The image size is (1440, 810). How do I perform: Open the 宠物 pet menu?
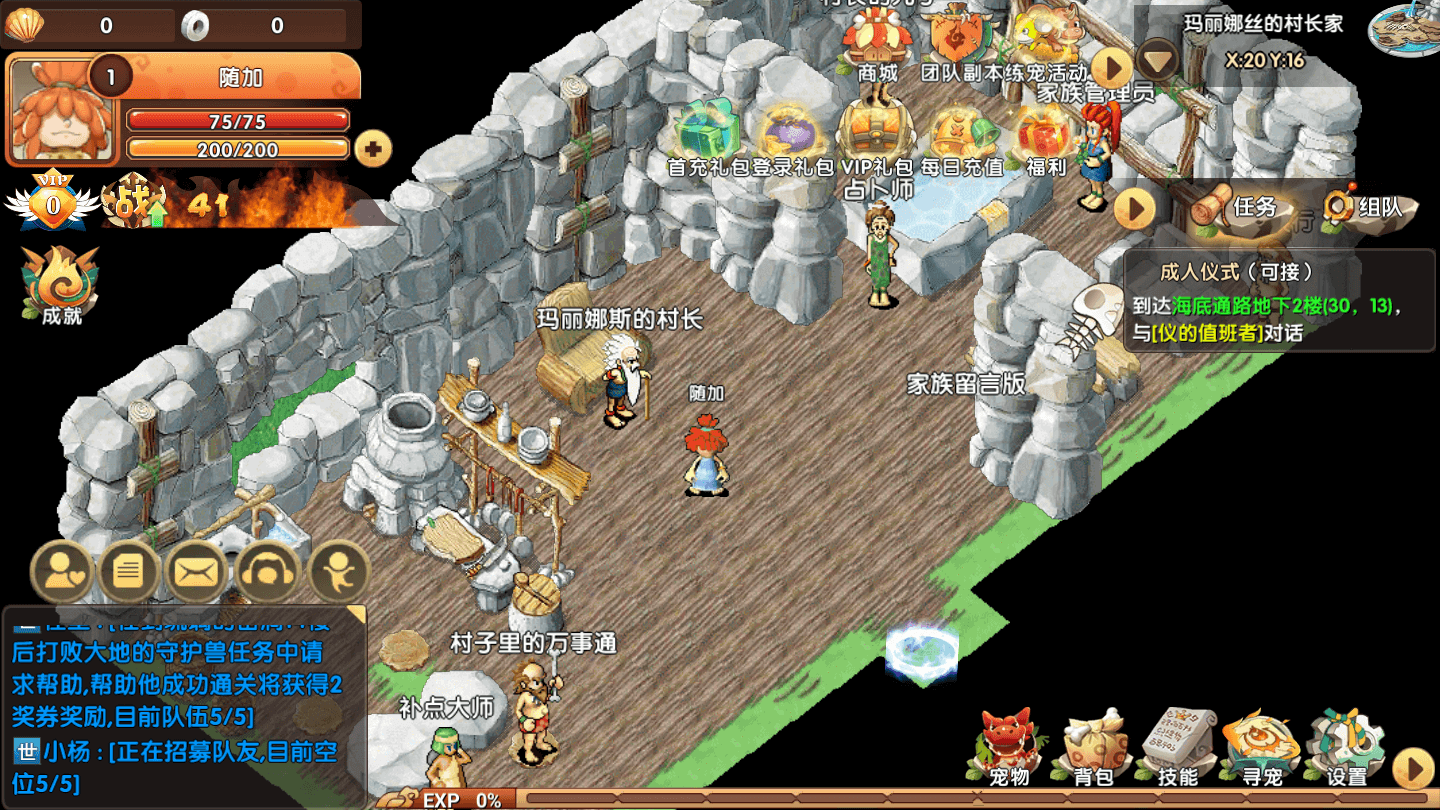(x=1009, y=747)
